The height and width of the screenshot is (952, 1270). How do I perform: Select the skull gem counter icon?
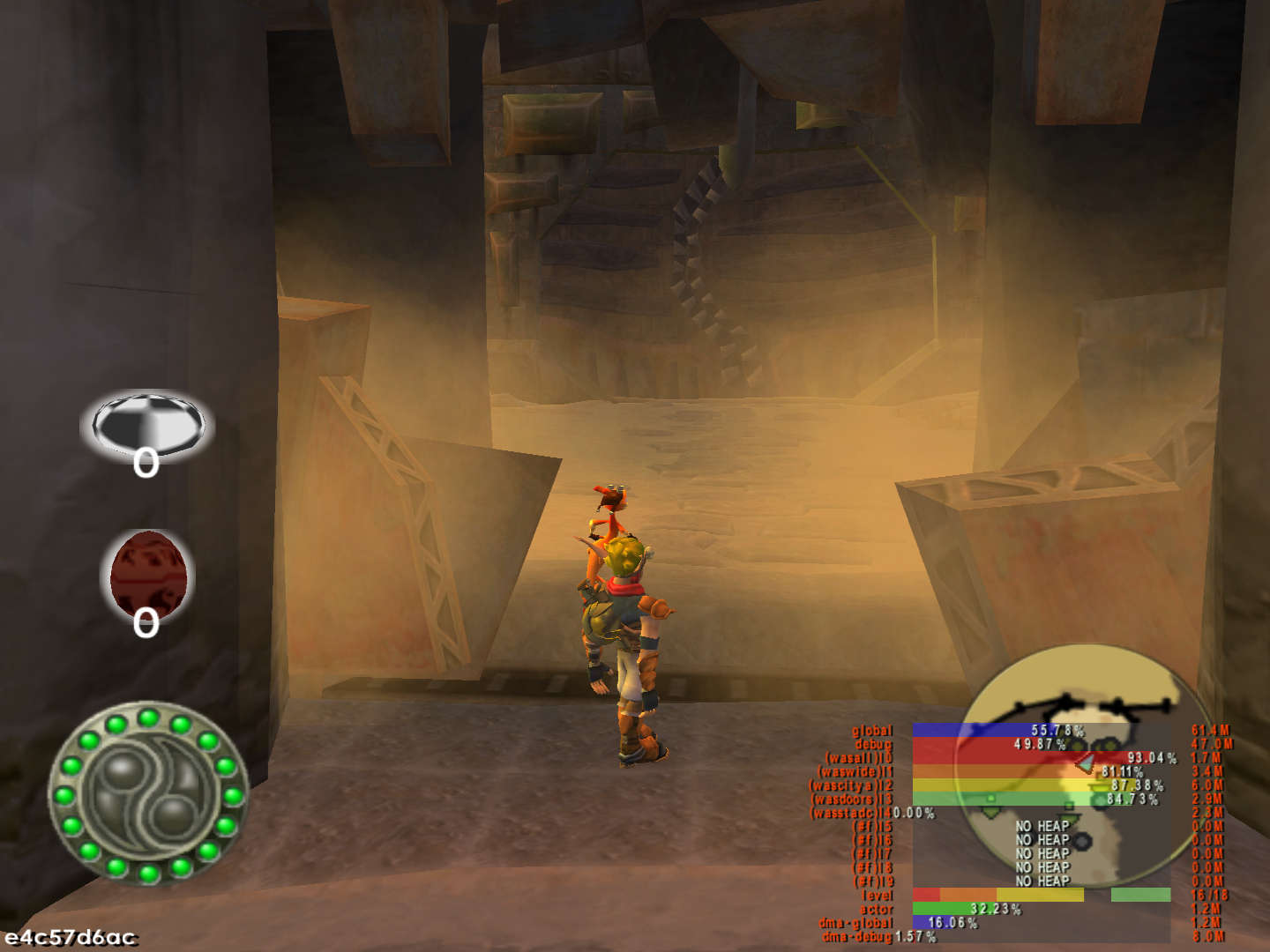coord(148,426)
